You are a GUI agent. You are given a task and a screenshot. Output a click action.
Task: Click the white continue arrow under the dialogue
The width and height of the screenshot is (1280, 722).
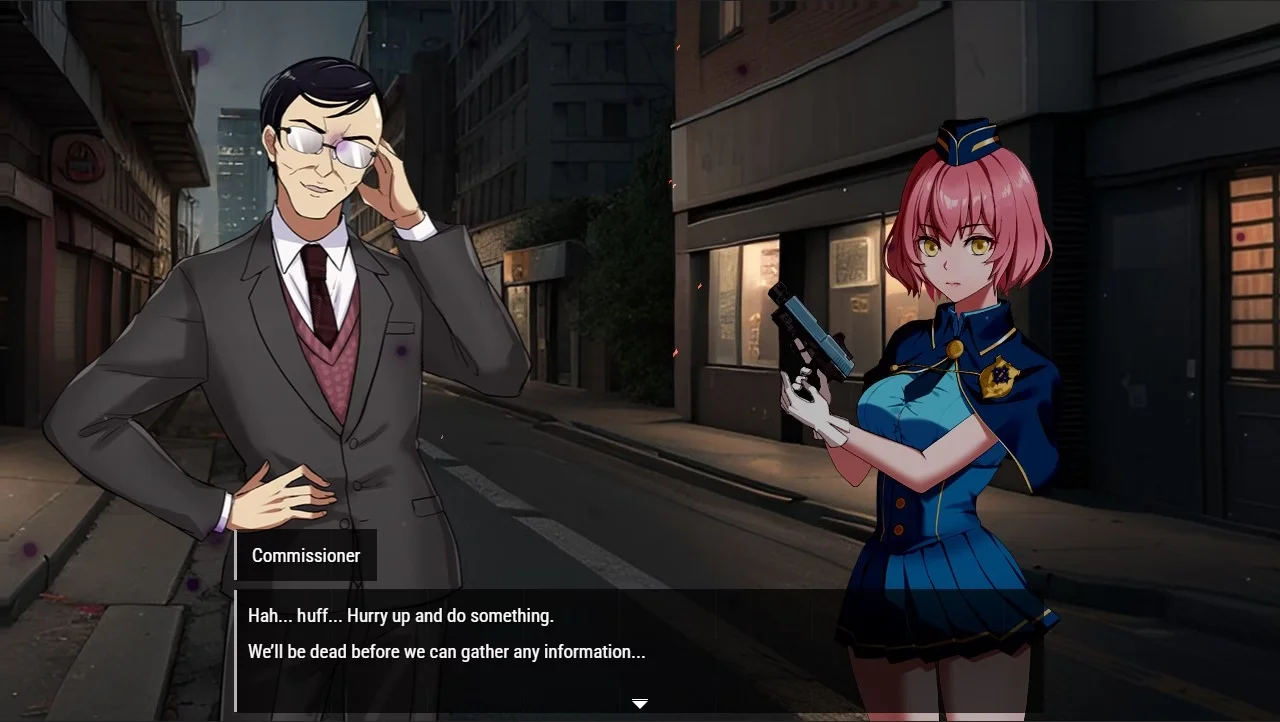pyautogui.click(x=640, y=704)
